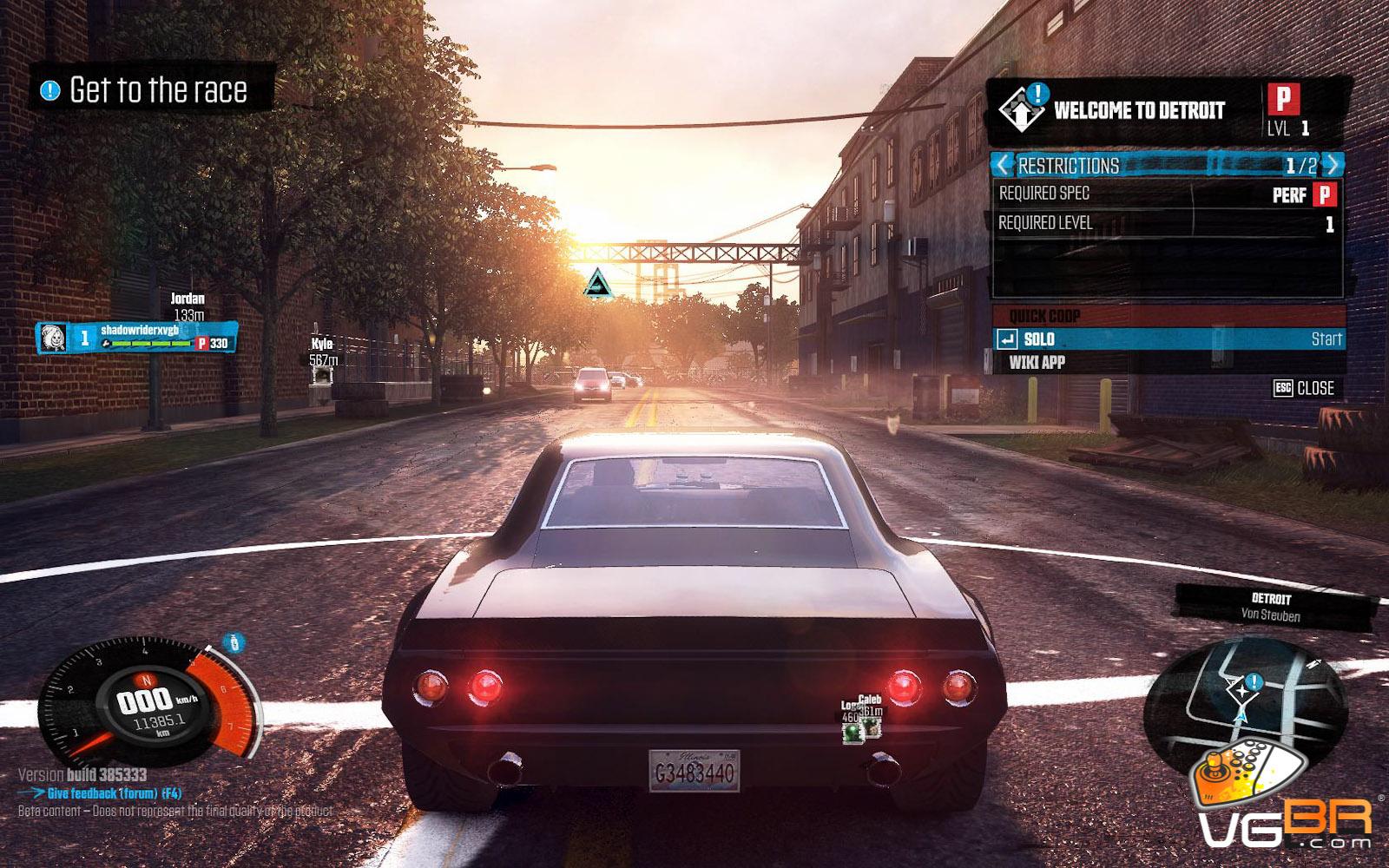Open the Wiki App entry
Image resolution: width=1389 pixels, height=868 pixels.
point(1037,363)
